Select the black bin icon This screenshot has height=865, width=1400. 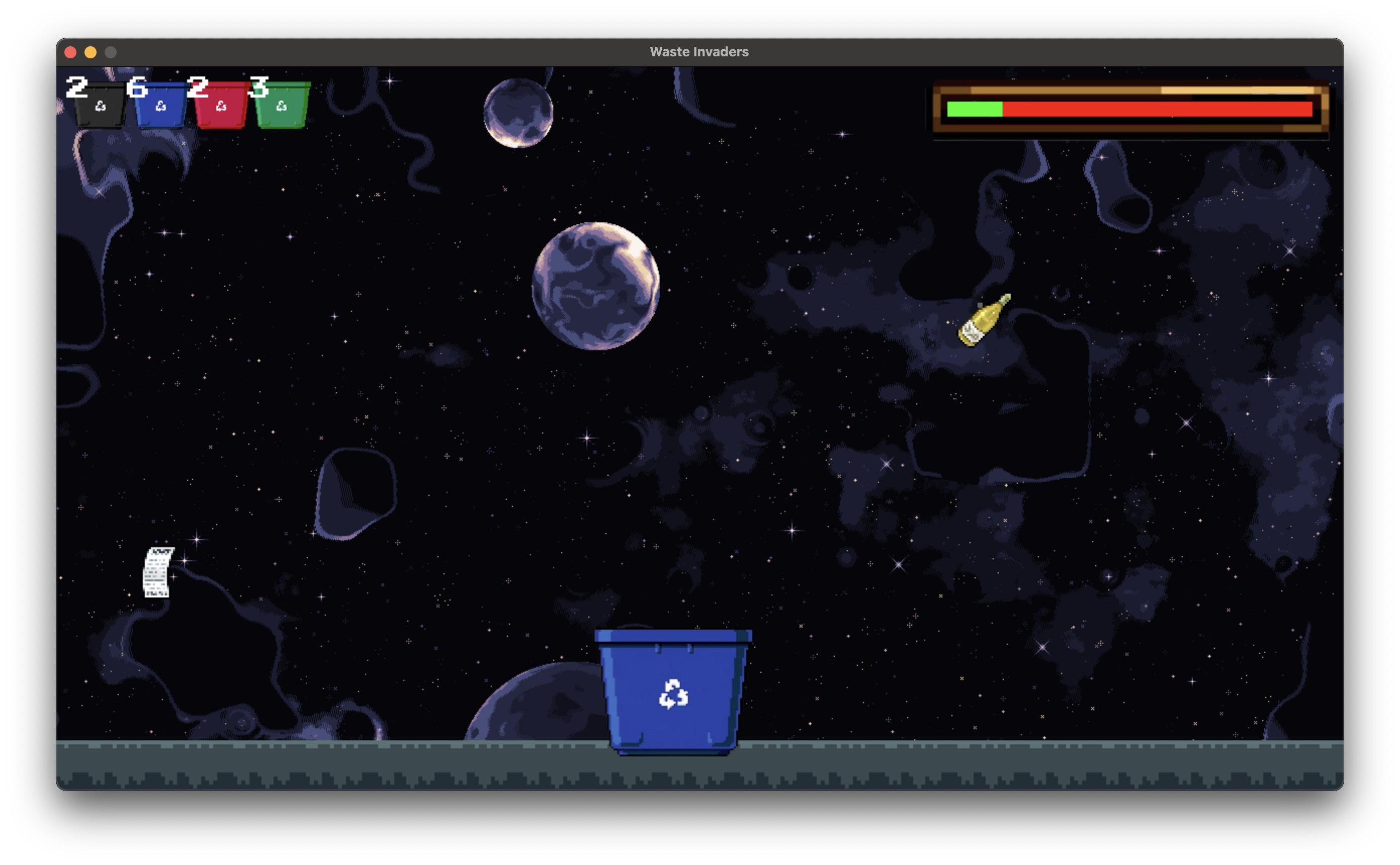(100, 106)
